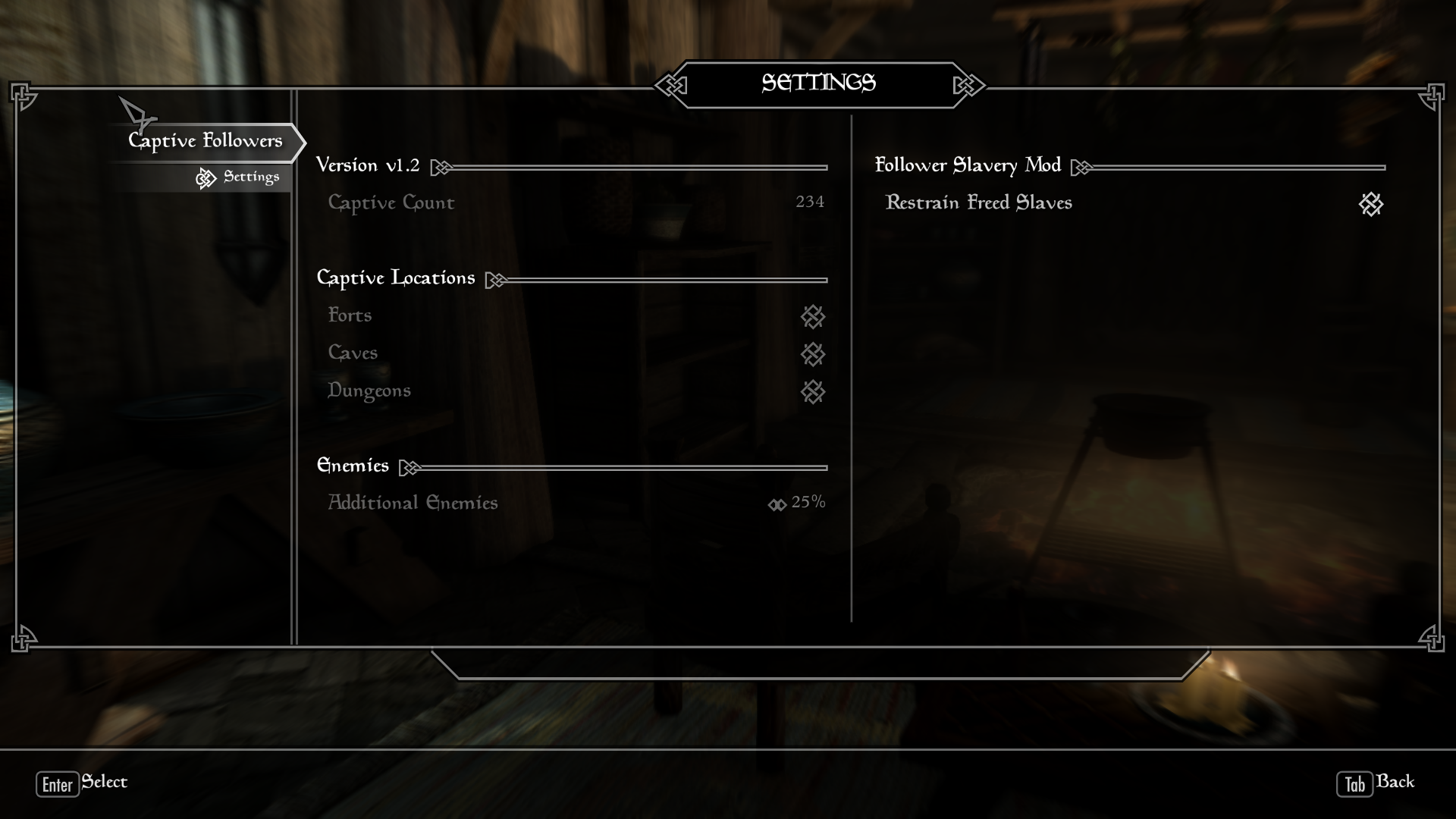The image size is (1456, 819).
Task: Click the decorative knot icon beside Version v1.2
Action: (441, 167)
